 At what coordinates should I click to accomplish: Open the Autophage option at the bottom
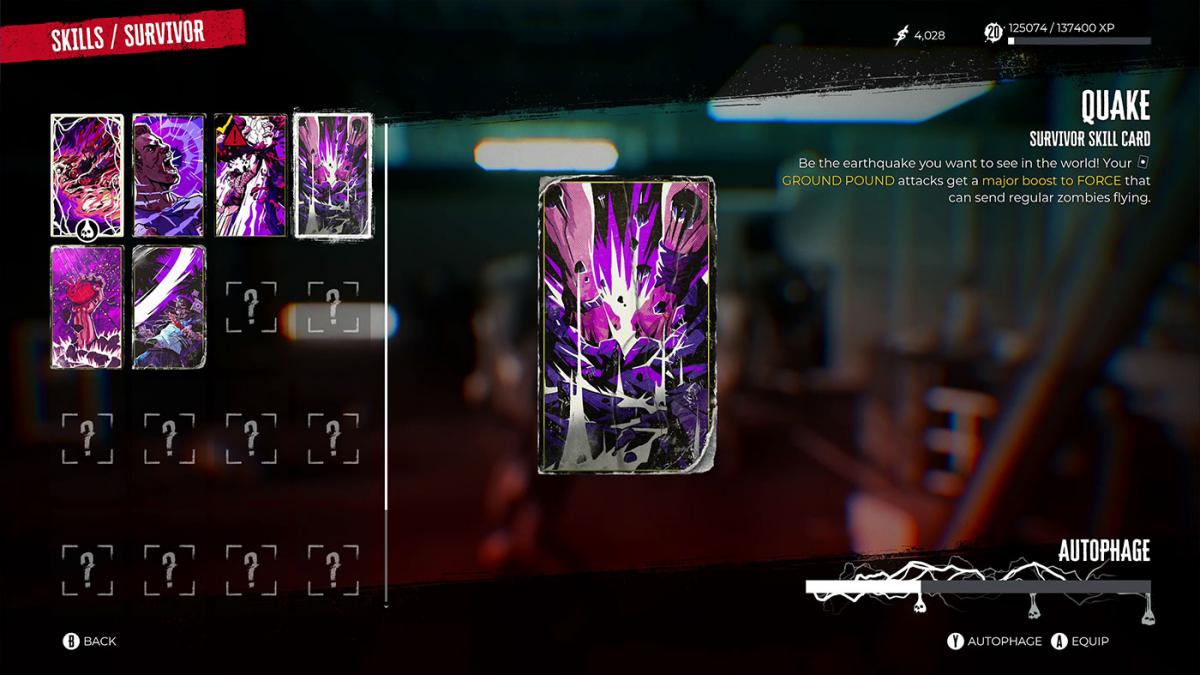995,641
